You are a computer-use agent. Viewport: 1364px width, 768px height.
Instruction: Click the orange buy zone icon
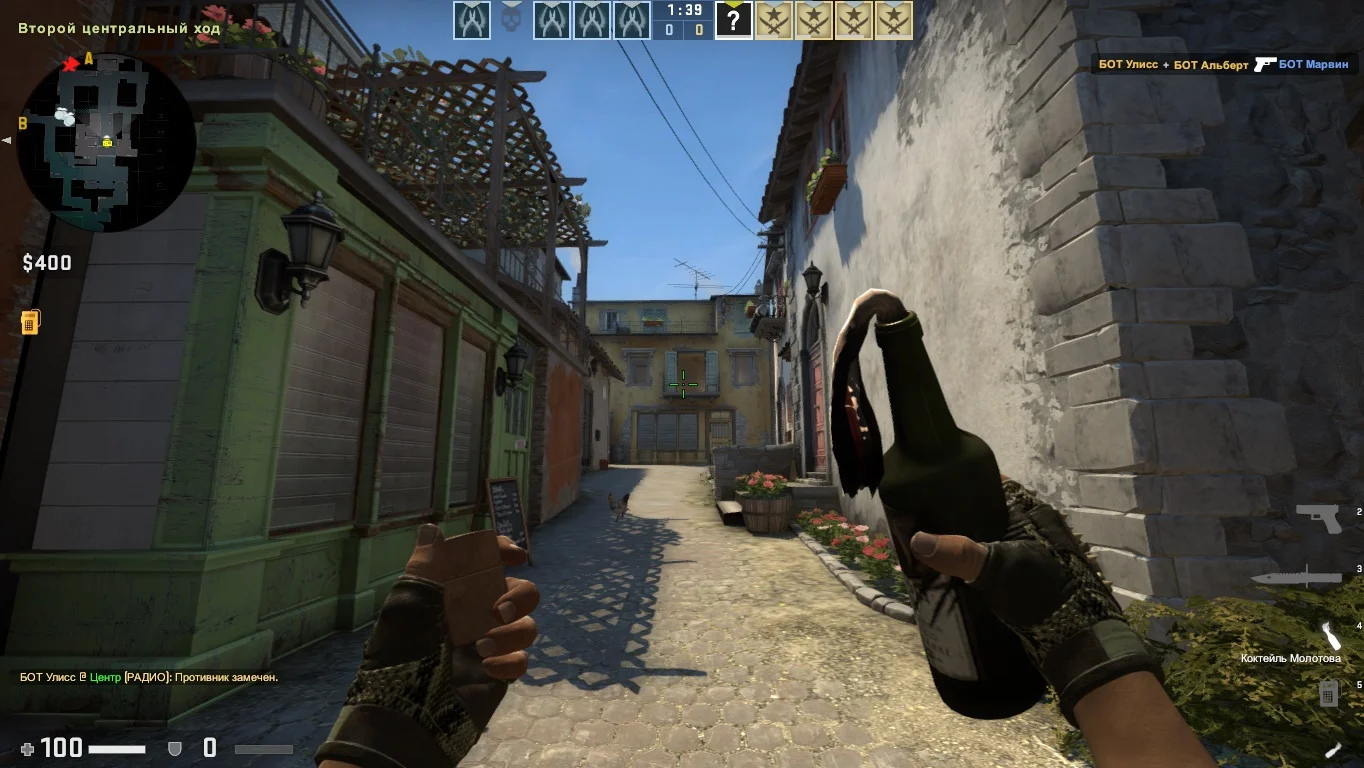click(30, 322)
